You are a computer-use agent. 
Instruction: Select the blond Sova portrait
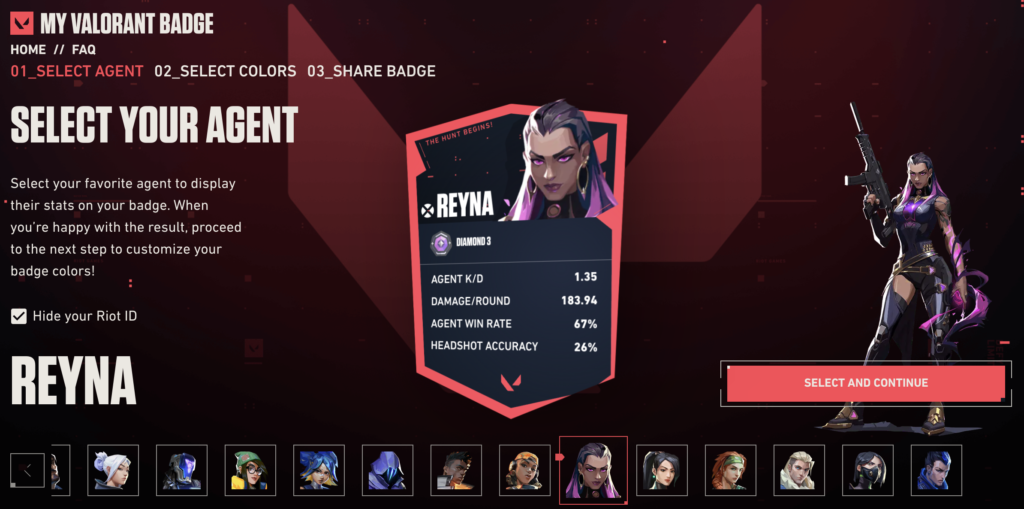[x=799, y=470]
